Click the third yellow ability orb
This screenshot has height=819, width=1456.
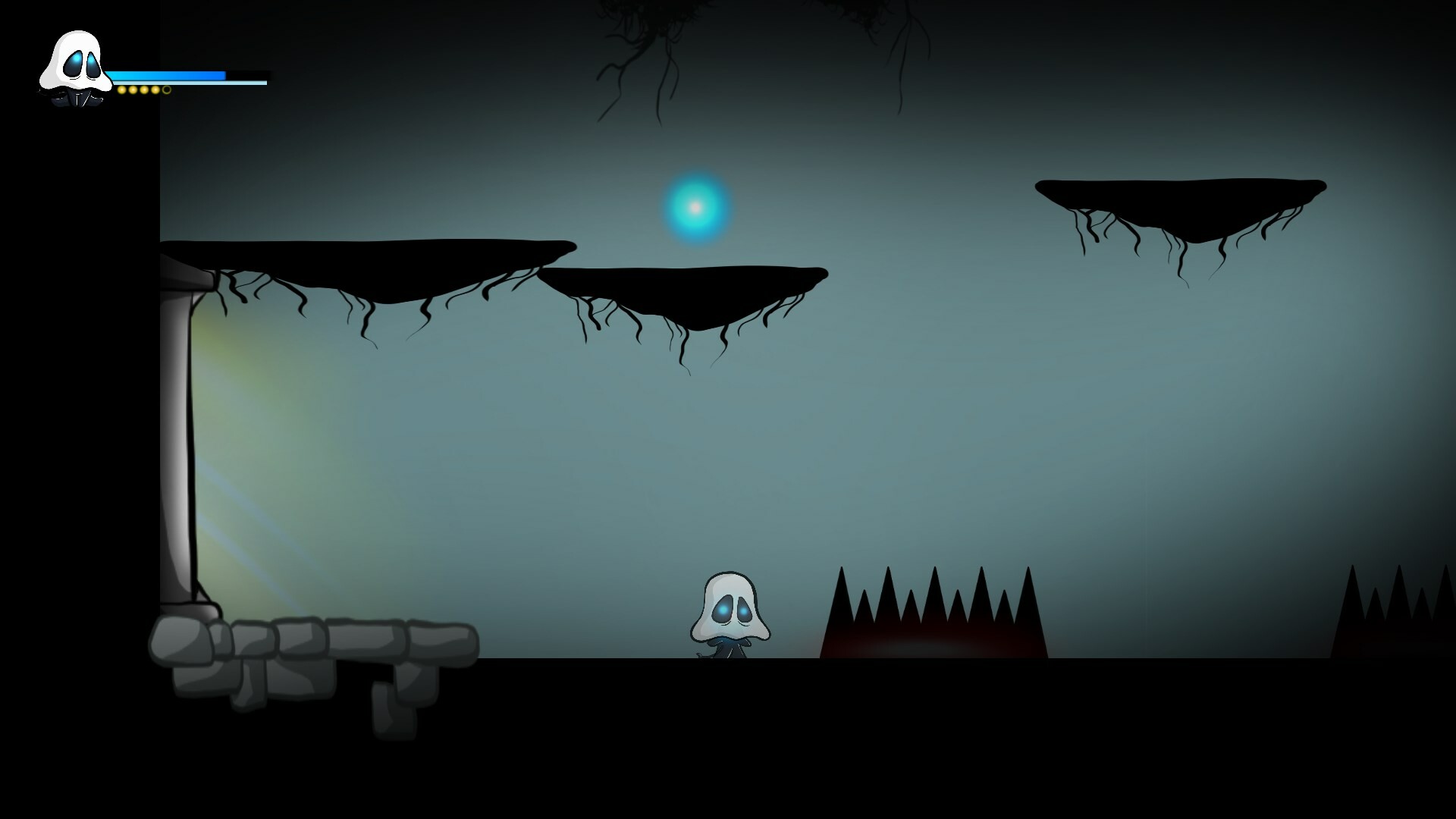click(x=144, y=89)
